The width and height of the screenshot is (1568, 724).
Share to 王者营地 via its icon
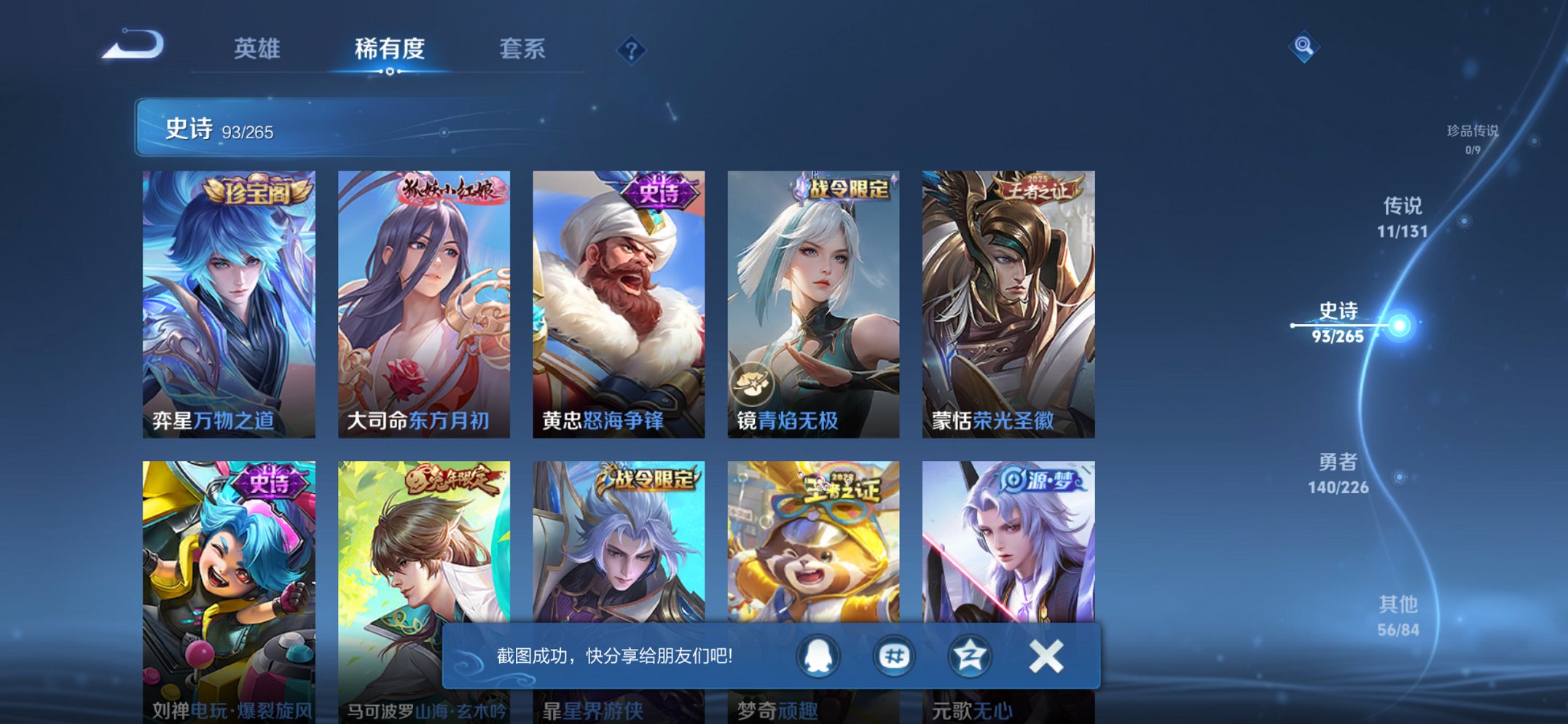(971, 656)
